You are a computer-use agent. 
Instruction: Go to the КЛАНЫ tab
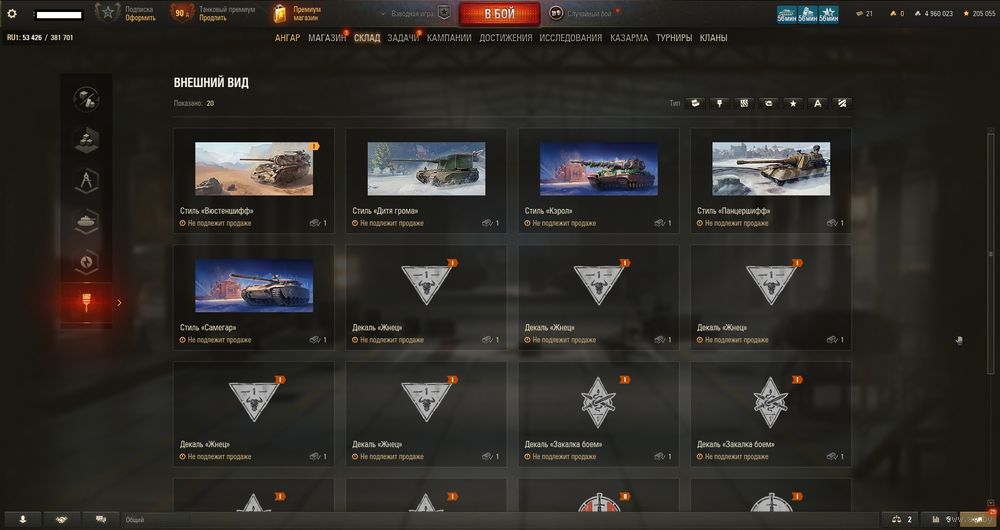(714, 38)
